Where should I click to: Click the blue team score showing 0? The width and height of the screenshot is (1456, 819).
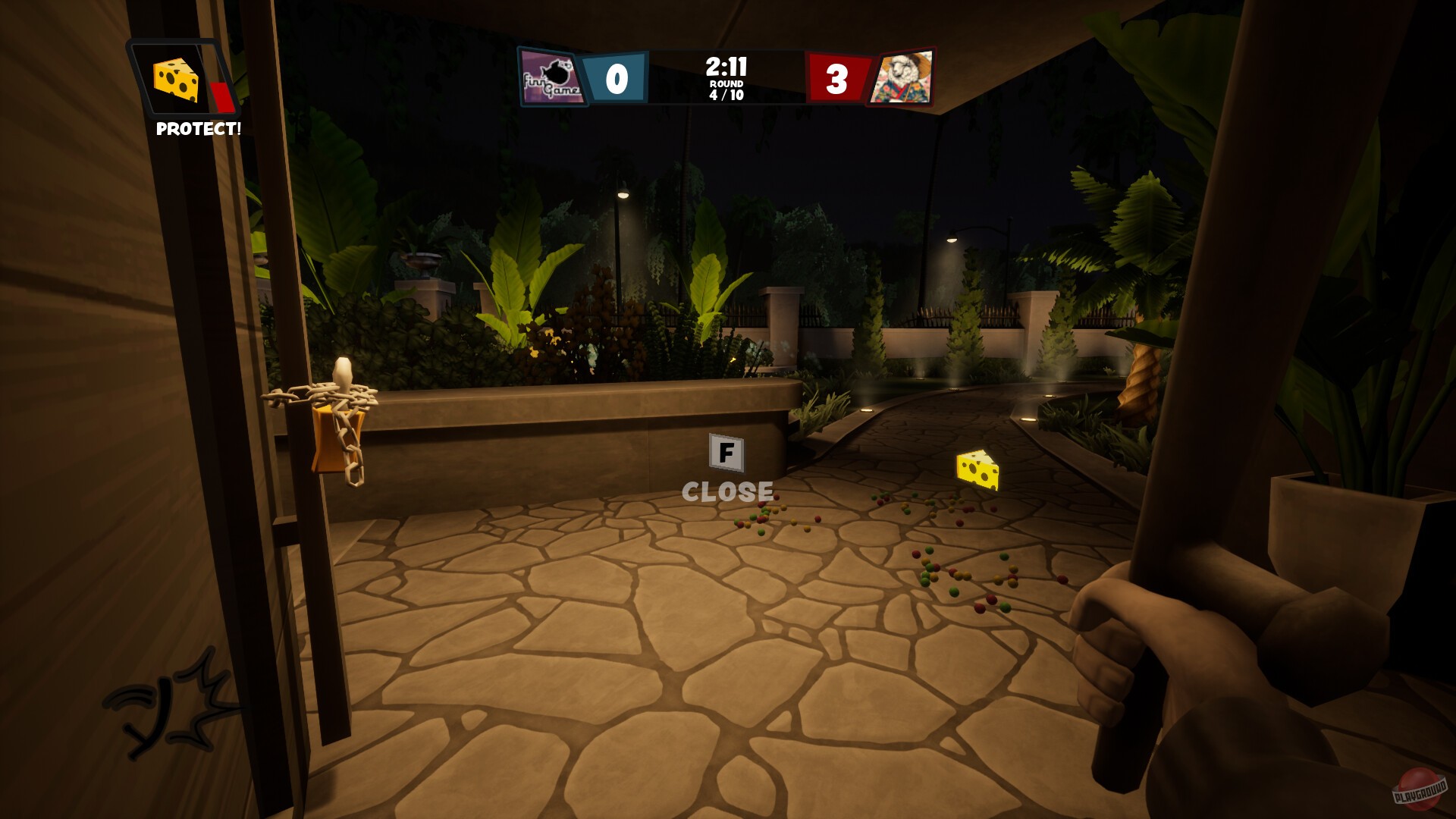tap(616, 76)
